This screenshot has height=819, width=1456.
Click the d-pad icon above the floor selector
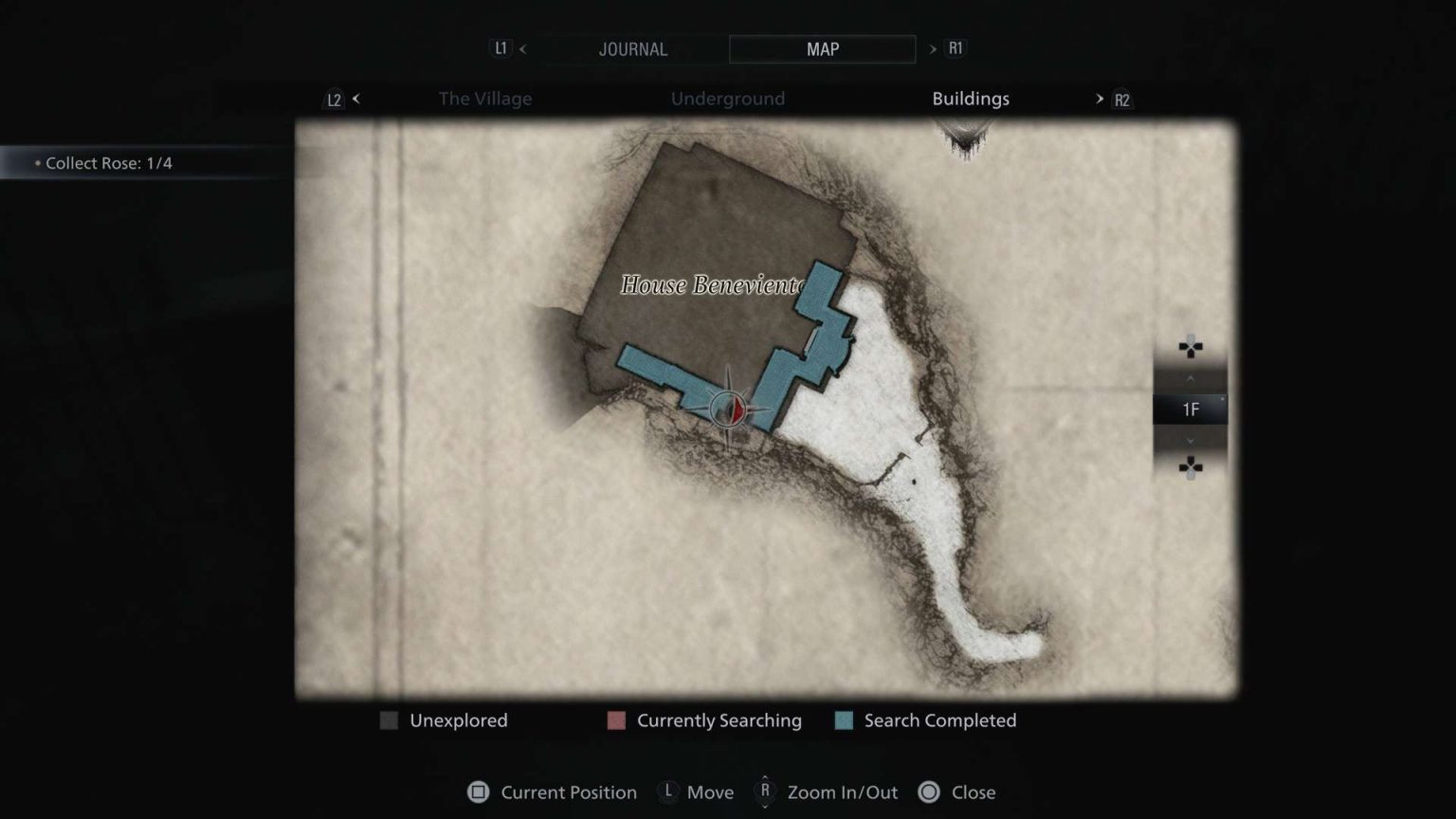[1191, 347]
